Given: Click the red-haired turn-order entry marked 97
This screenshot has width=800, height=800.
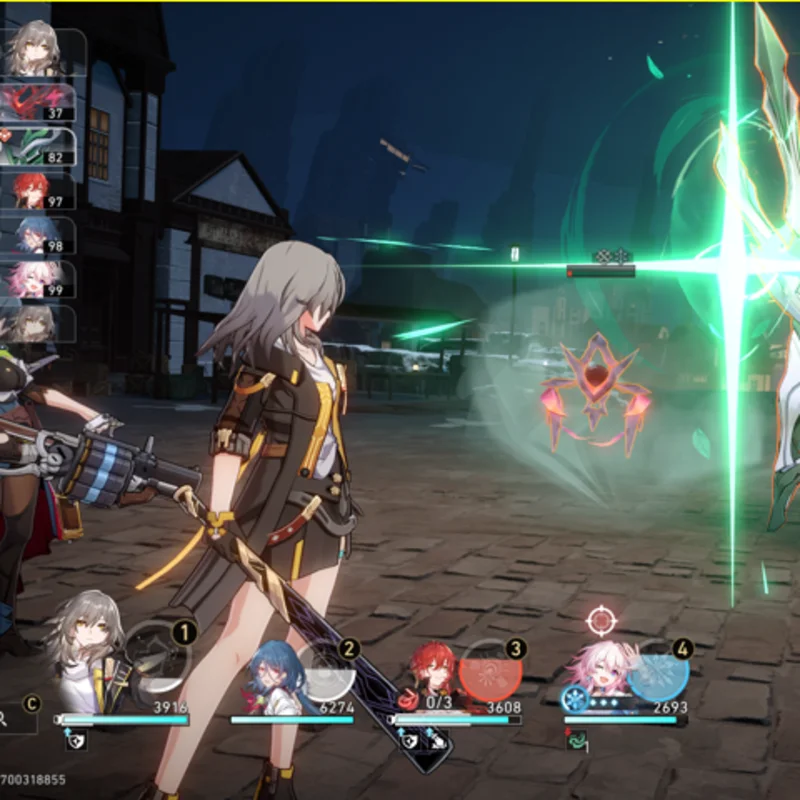Looking at the screenshot, I should pos(42,191).
